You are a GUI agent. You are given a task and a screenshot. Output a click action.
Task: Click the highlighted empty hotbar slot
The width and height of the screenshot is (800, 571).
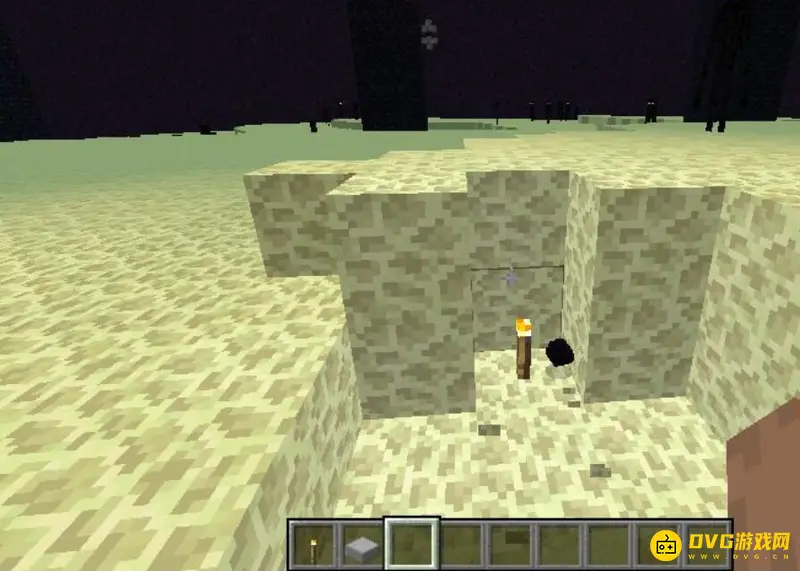point(410,545)
